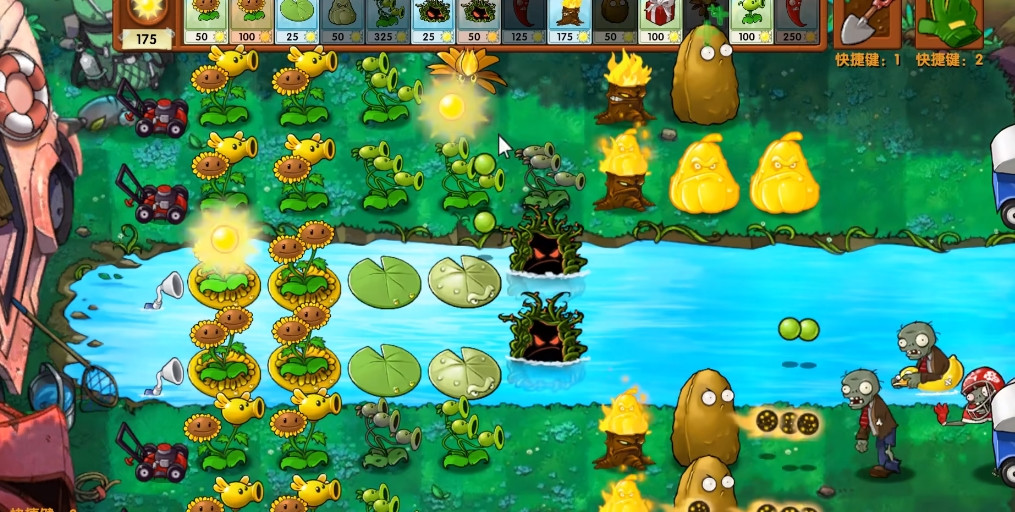Select the squash seed packet

[342, 22]
